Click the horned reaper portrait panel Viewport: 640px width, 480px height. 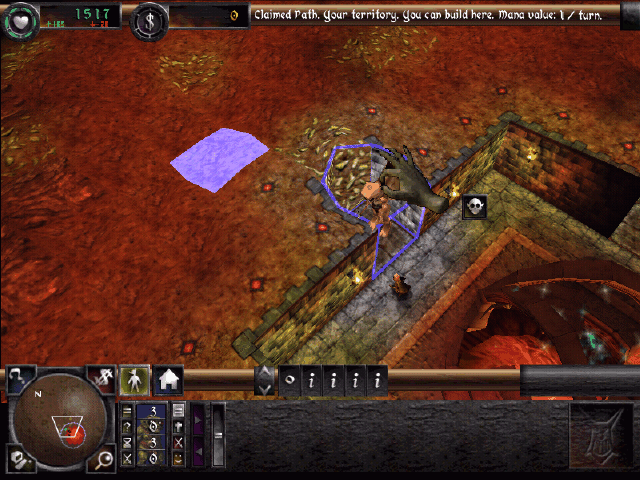click(600, 437)
